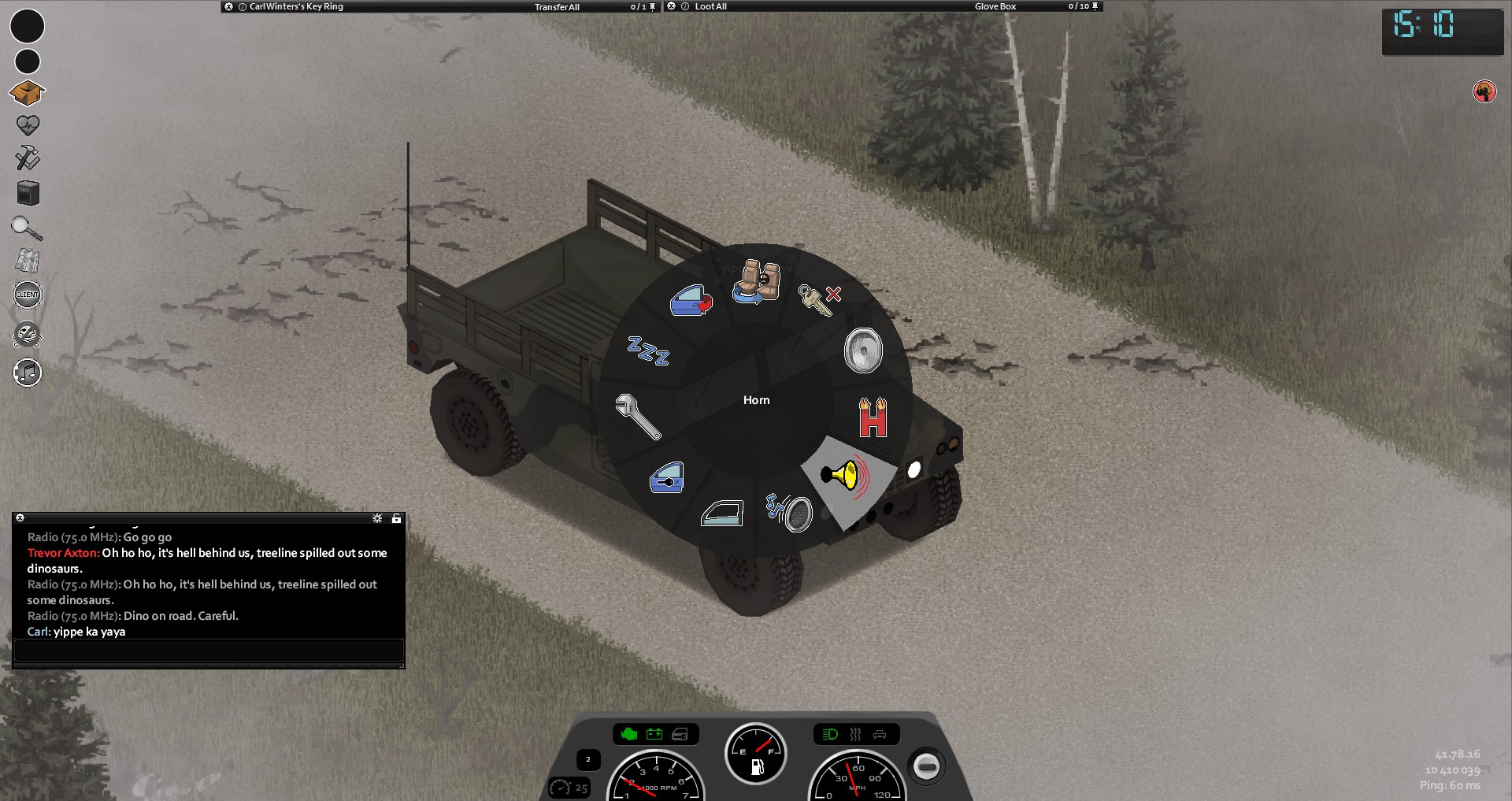Viewport: 1512px width, 801px height.
Task: Activate the magnifying glass search icon
Action: coord(27,228)
